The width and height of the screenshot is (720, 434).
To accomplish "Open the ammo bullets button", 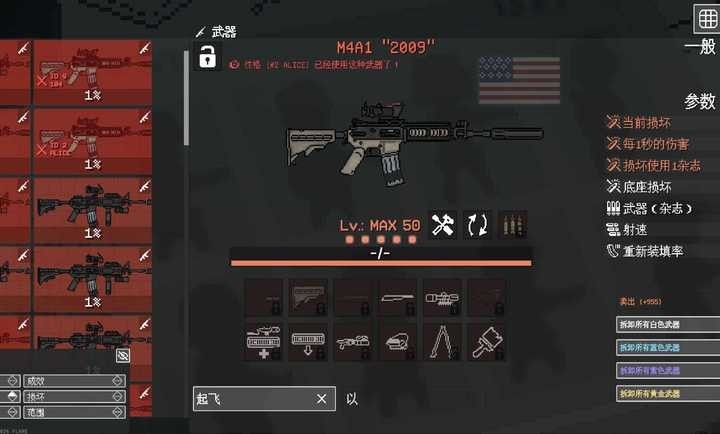I will pos(512,225).
